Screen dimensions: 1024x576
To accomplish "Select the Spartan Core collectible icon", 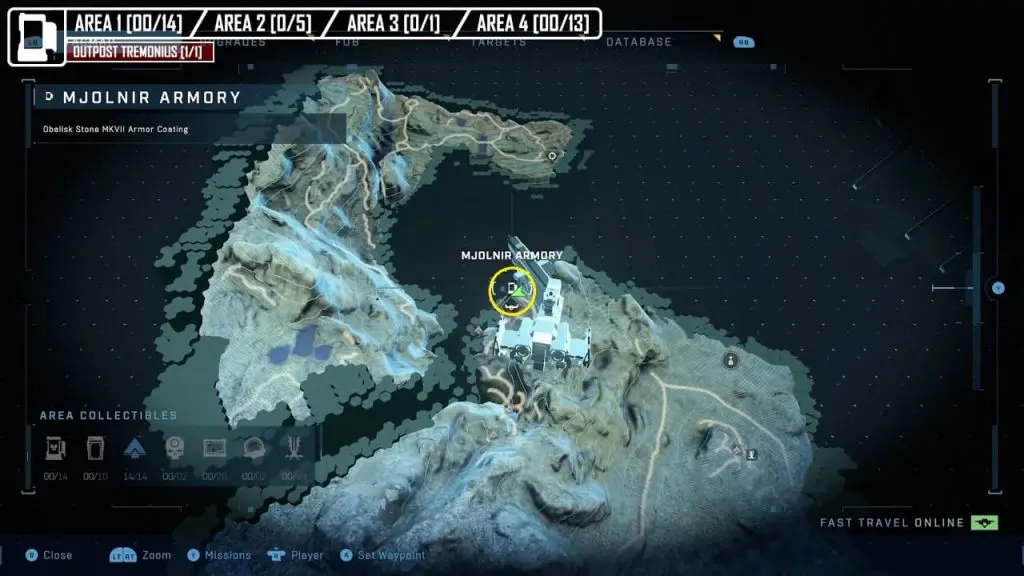I will click(x=135, y=448).
